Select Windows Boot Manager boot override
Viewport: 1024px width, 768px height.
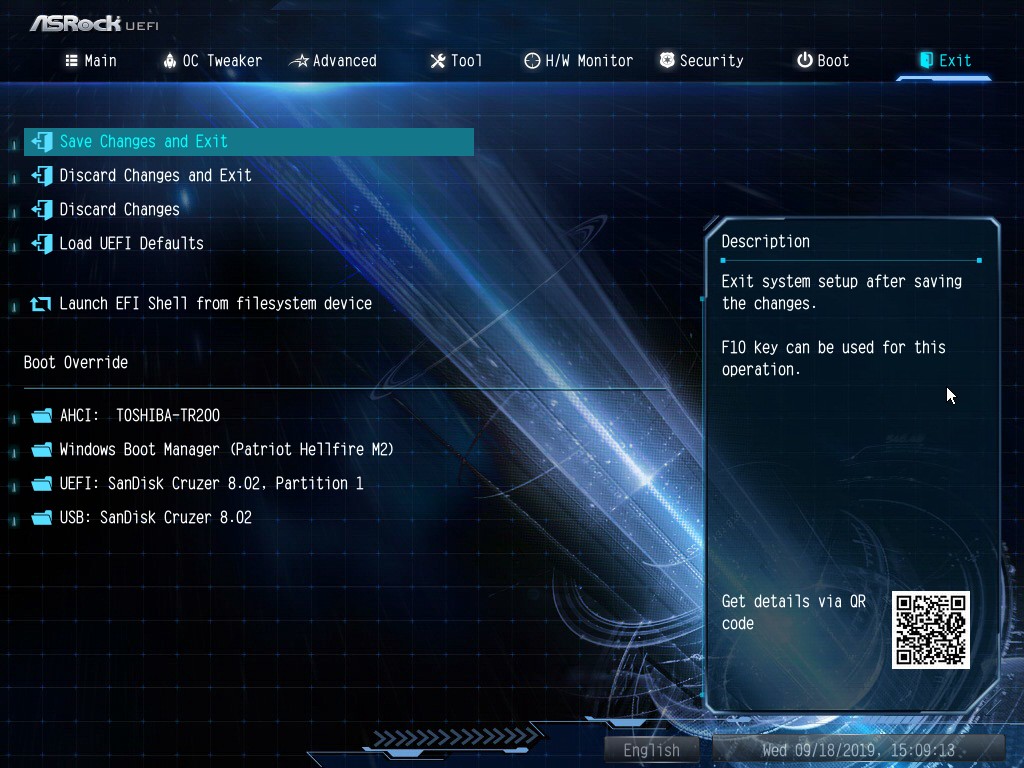pos(226,450)
